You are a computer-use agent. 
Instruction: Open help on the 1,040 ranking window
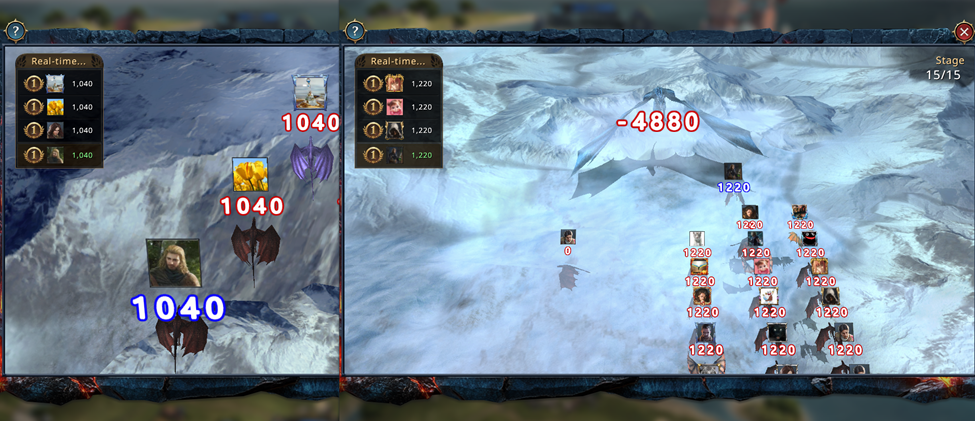[x=15, y=32]
